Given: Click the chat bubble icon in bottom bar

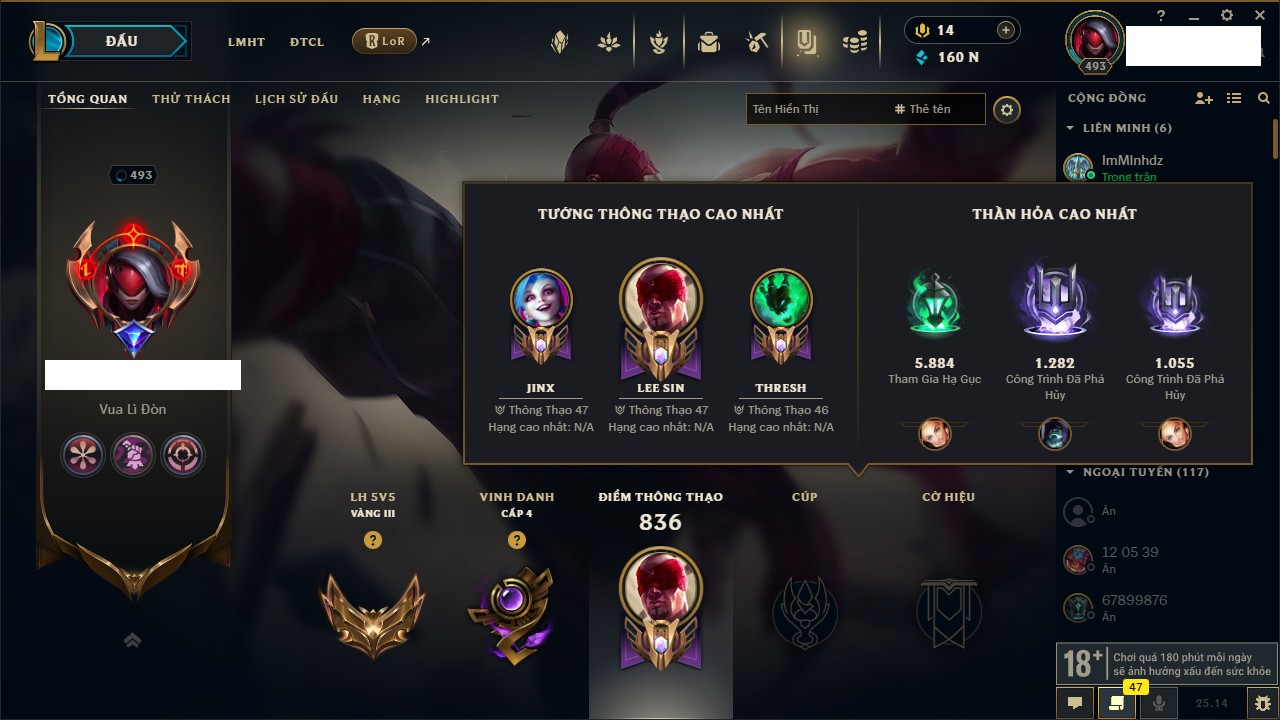Looking at the screenshot, I should pos(1074,703).
